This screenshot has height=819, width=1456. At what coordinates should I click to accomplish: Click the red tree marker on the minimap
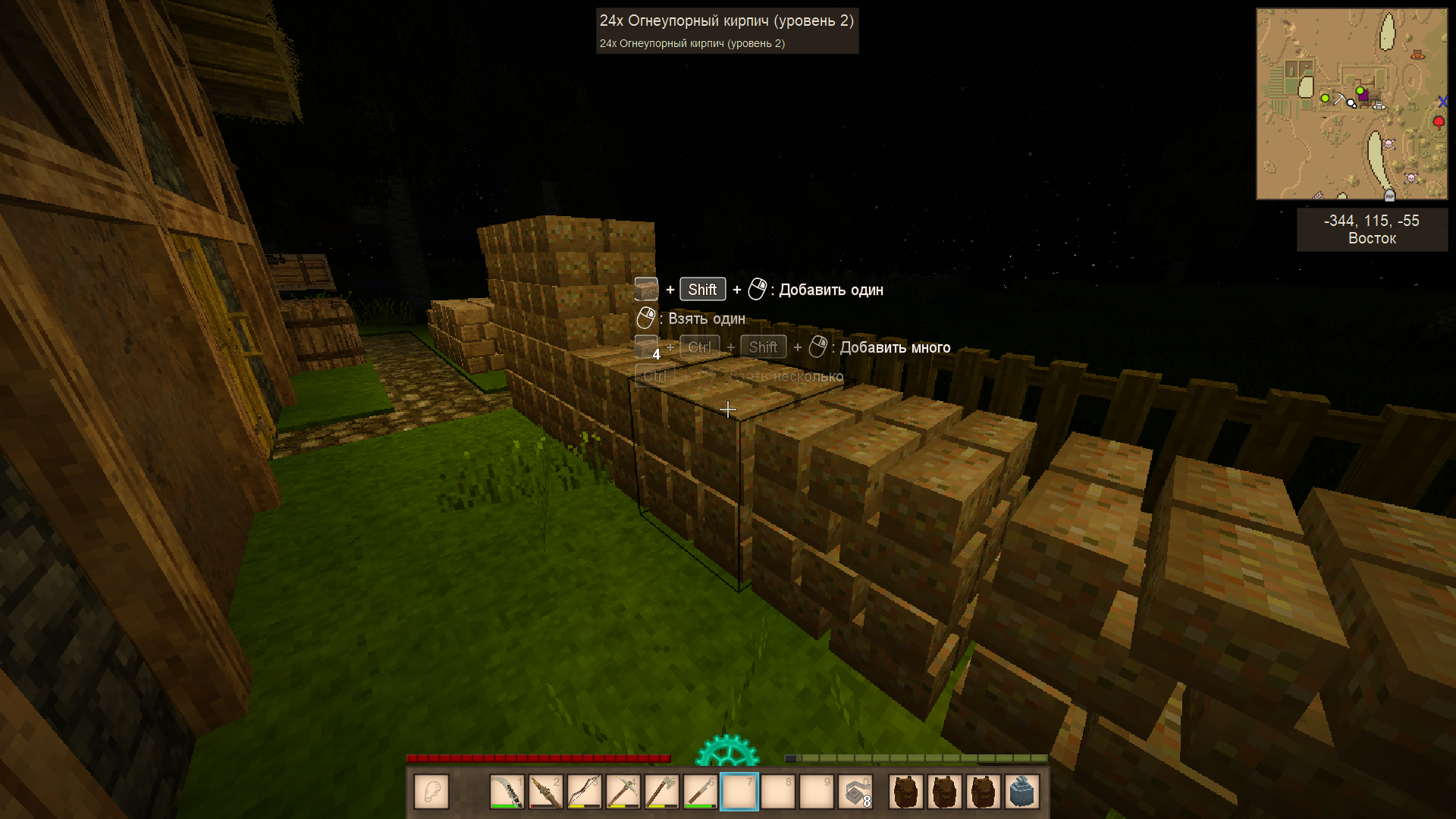click(1439, 122)
